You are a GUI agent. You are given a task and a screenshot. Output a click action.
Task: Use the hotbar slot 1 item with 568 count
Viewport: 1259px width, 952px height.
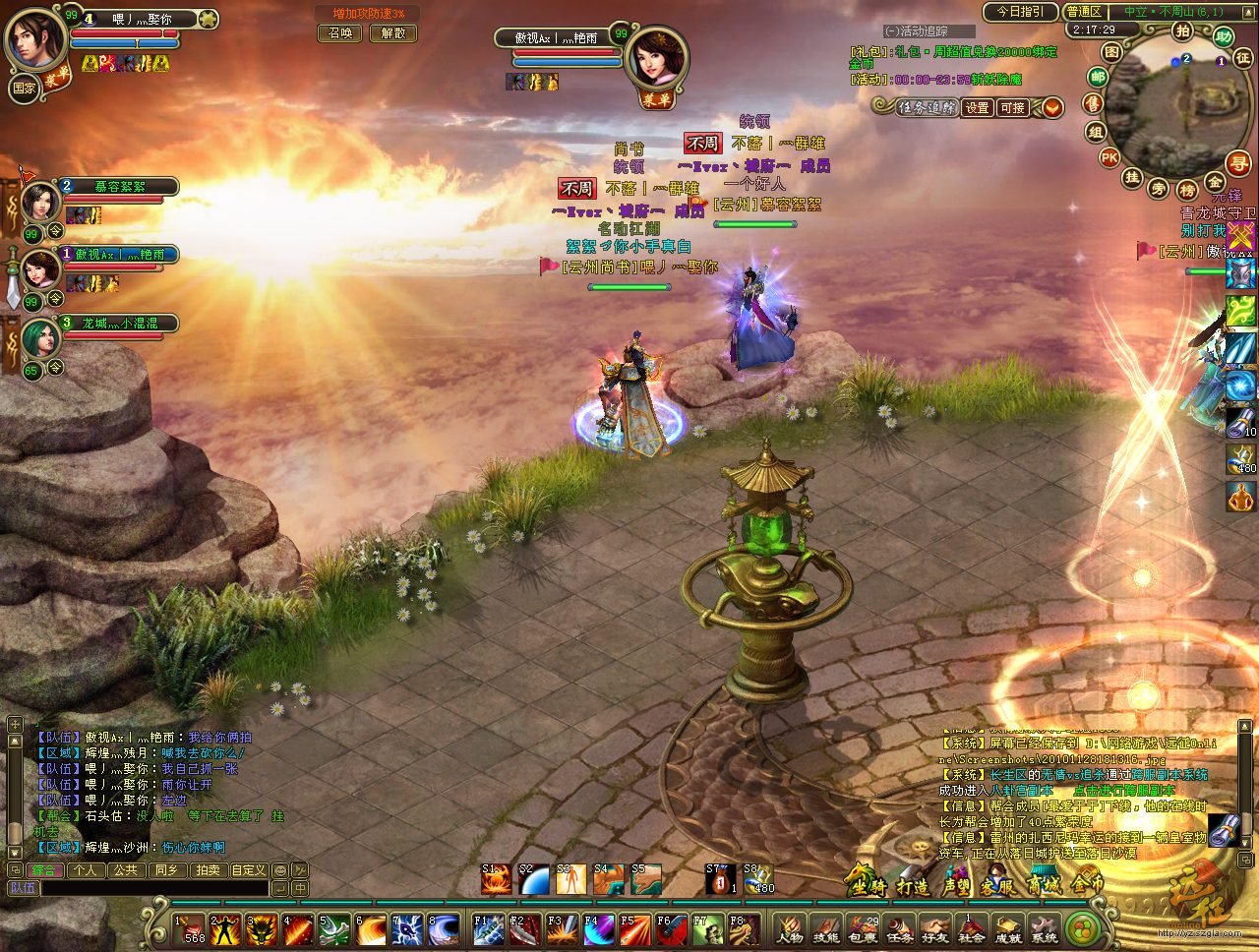pyautogui.click(x=190, y=929)
